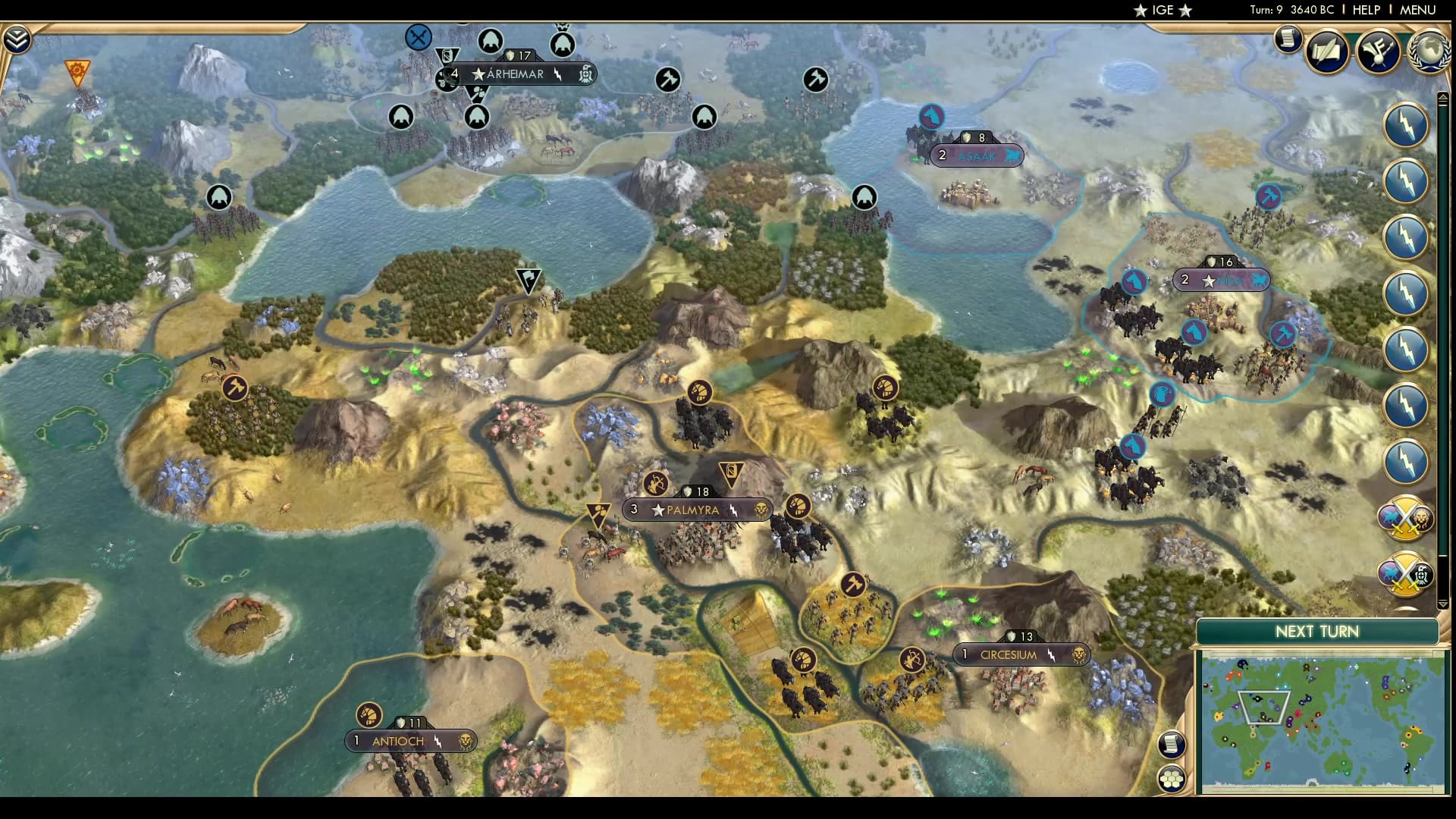Open the Diplomacy globe icon
1456x819 pixels.
coord(1429,53)
